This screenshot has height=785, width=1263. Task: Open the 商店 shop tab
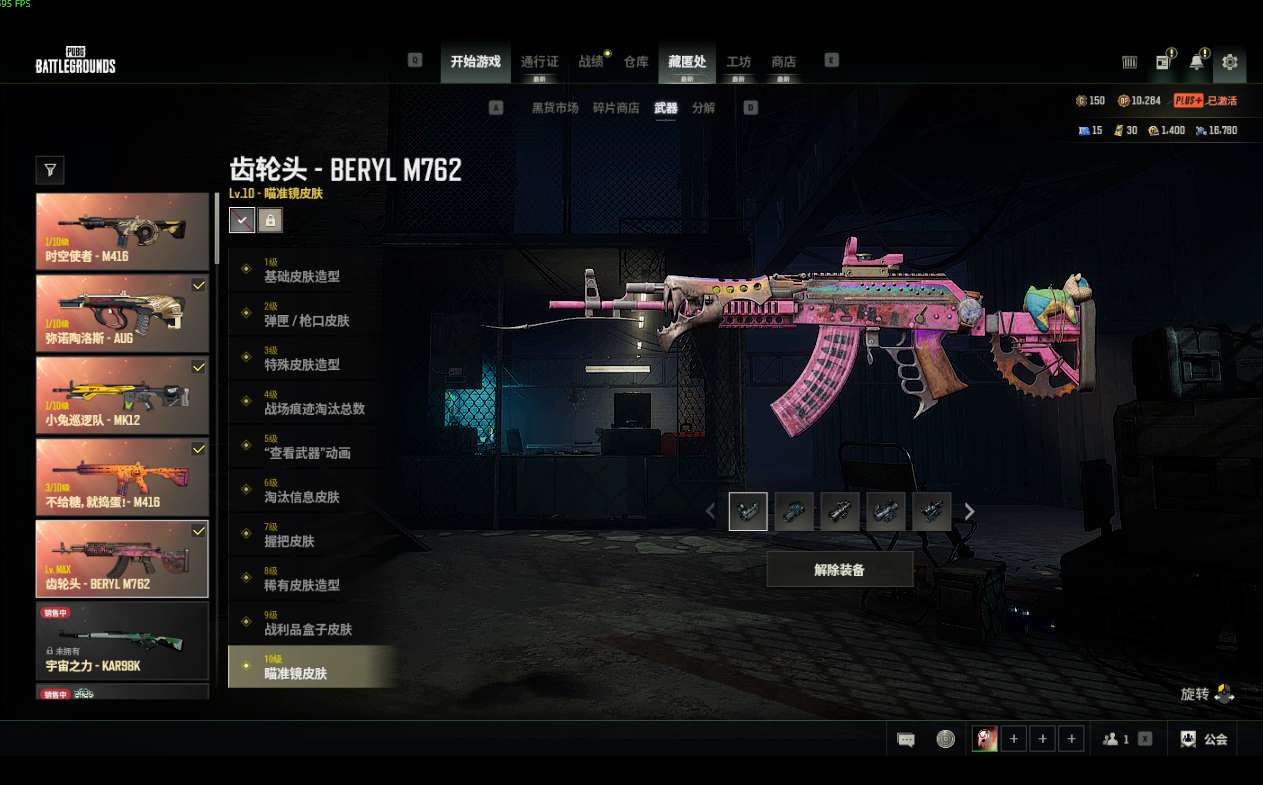783,62
